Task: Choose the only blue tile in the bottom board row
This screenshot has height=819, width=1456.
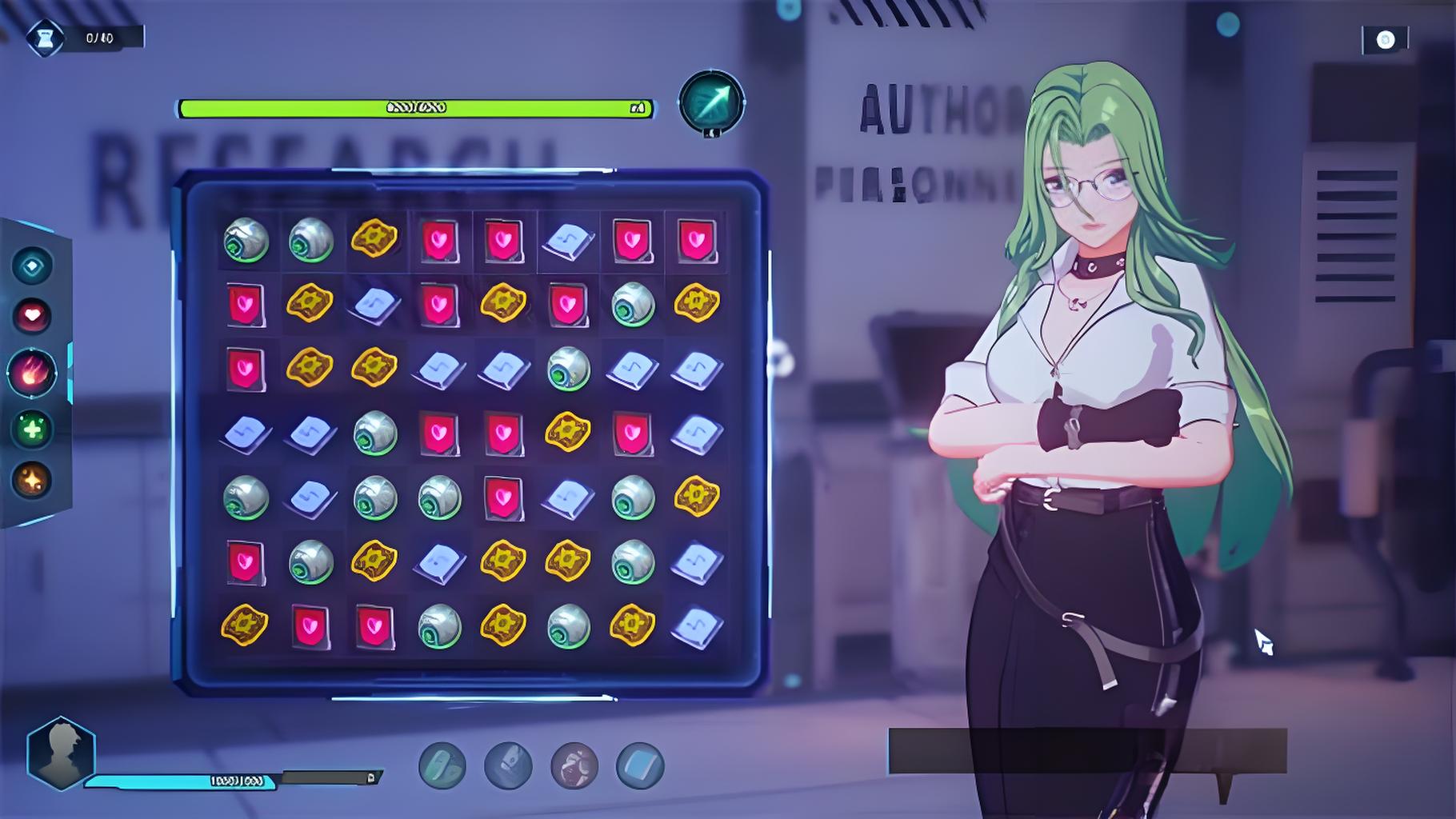Action: 697,626
